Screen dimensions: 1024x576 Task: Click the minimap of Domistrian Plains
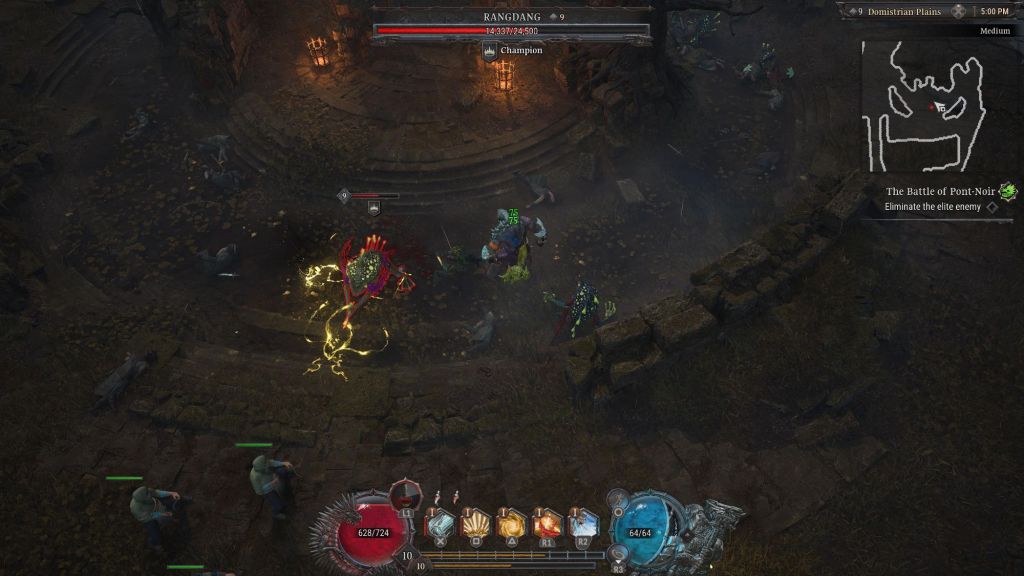tap(922, 105)
